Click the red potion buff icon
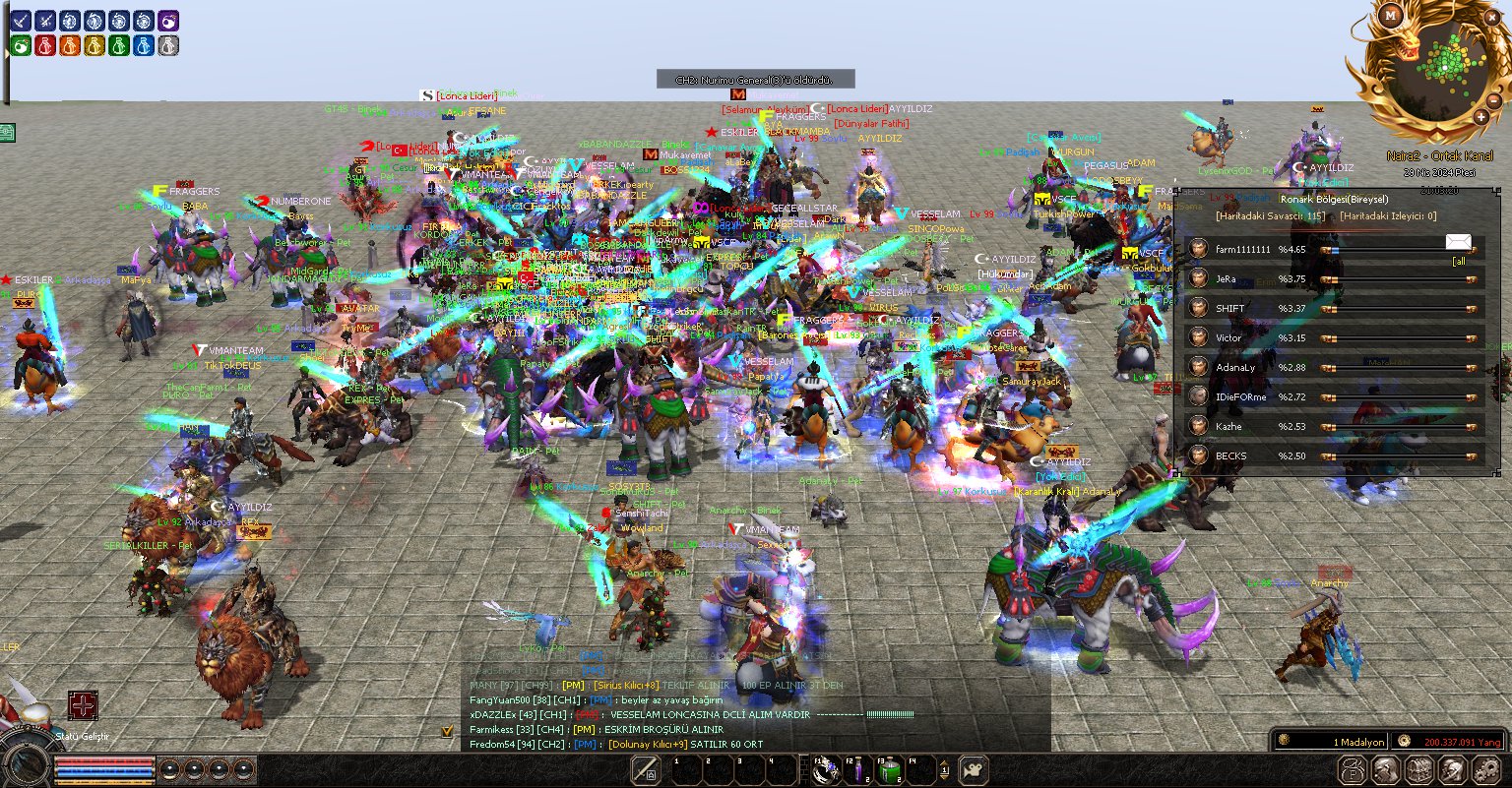The height and width of the screenshot is (788, 1512). pyautogui.click(x=45, y=45)
